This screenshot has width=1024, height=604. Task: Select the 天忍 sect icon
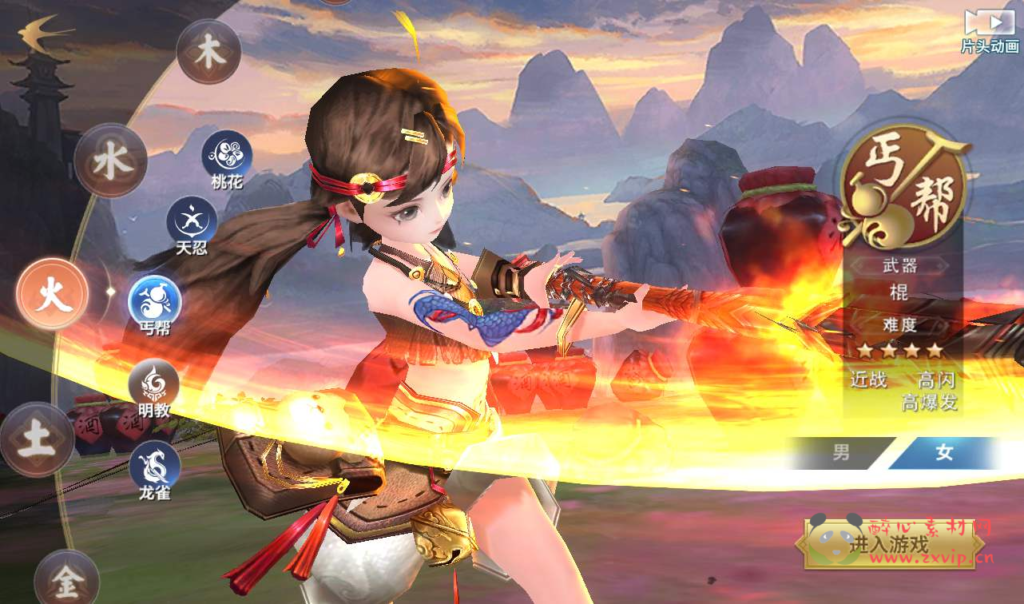point(192,221)
